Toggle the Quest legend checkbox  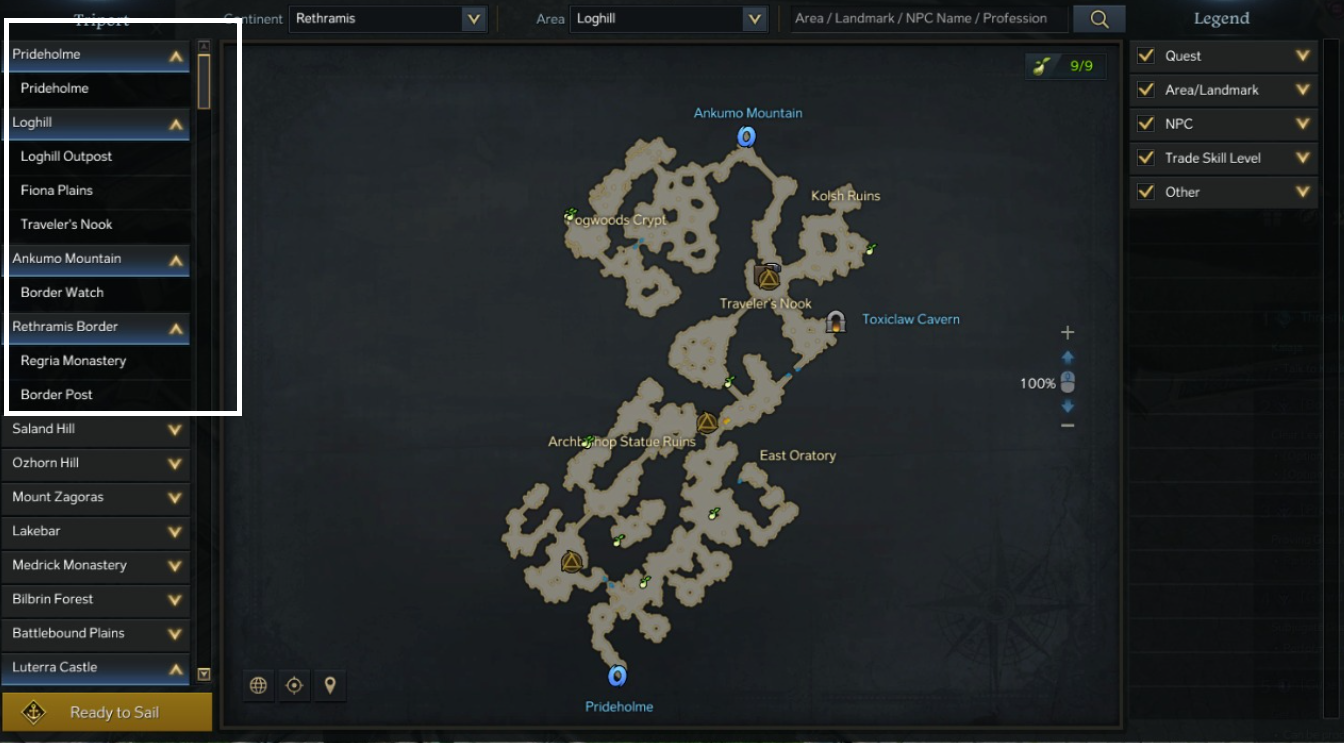pyautogui.click(x=1146, y=56)
